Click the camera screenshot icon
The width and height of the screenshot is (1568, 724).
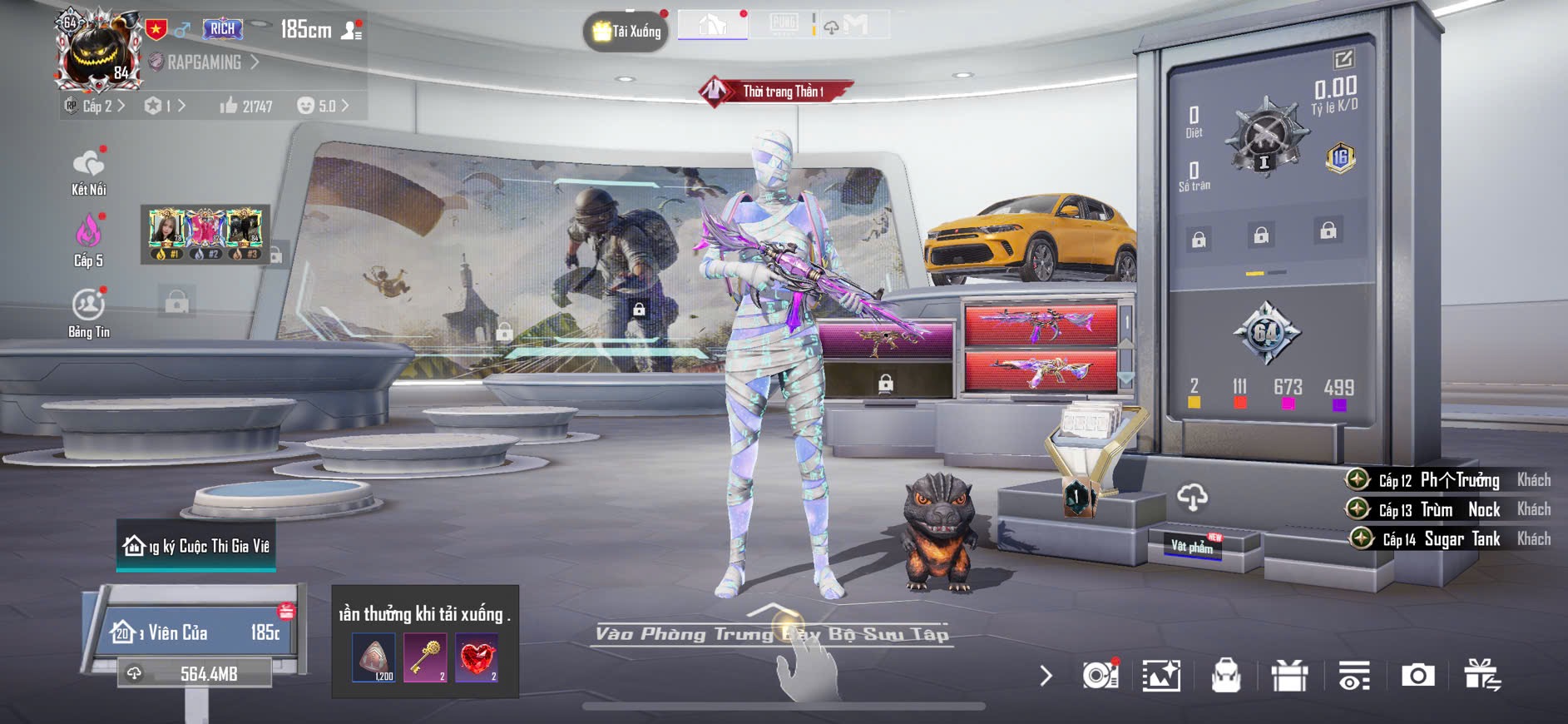(1417, 675)
